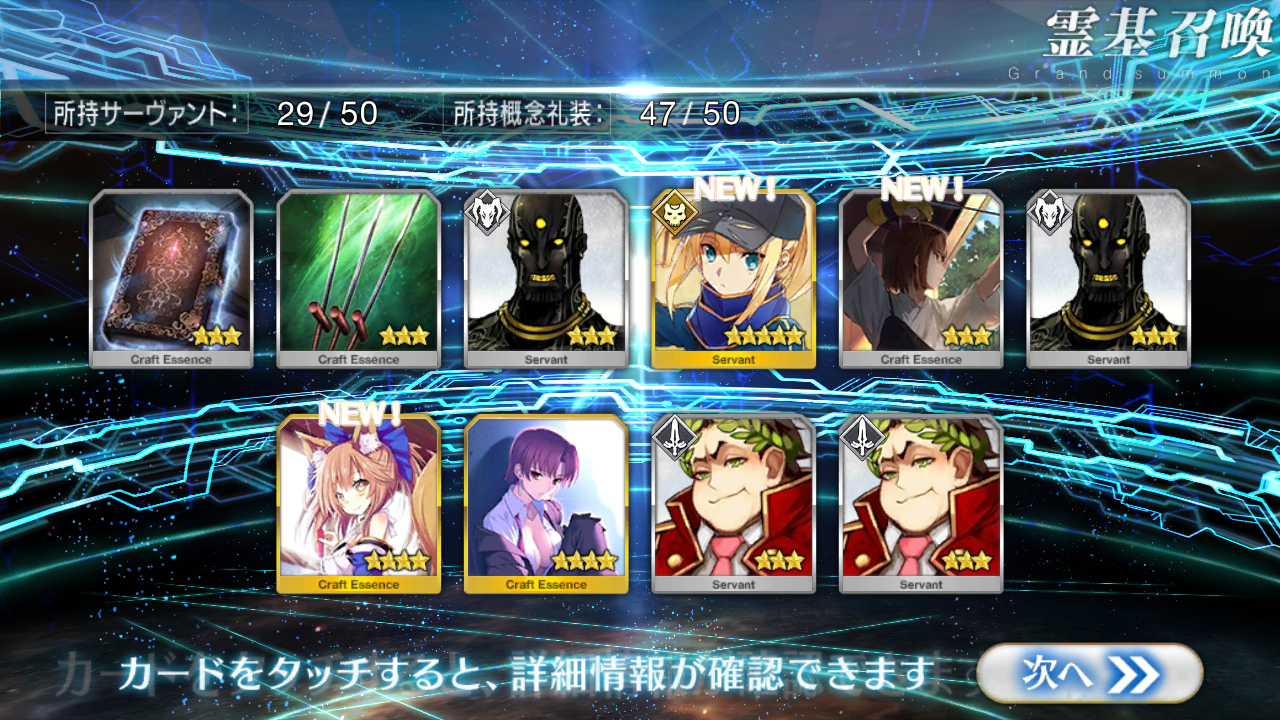Viewport: 1280px width, 720px height.
Task: Inspect the new three-star brown-haired girl Craft Essence
Action: pos(921,278)
